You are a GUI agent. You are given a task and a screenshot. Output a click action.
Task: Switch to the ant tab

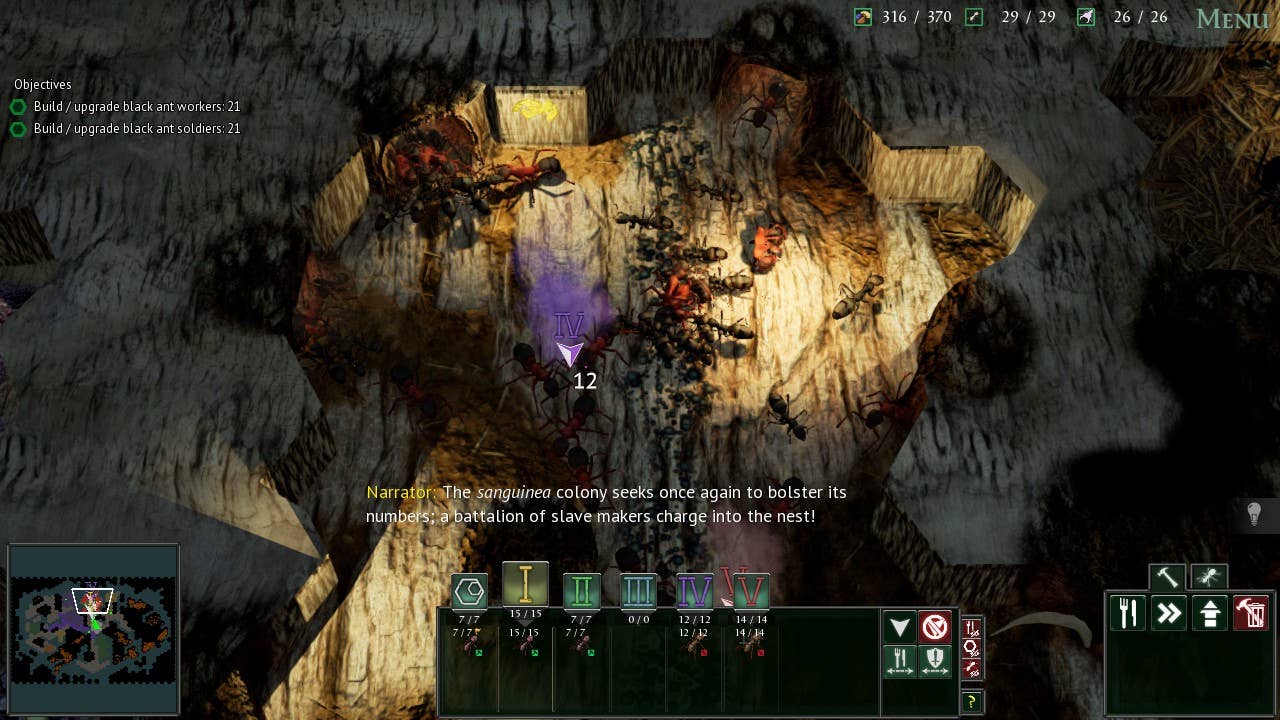point(1209,577)
